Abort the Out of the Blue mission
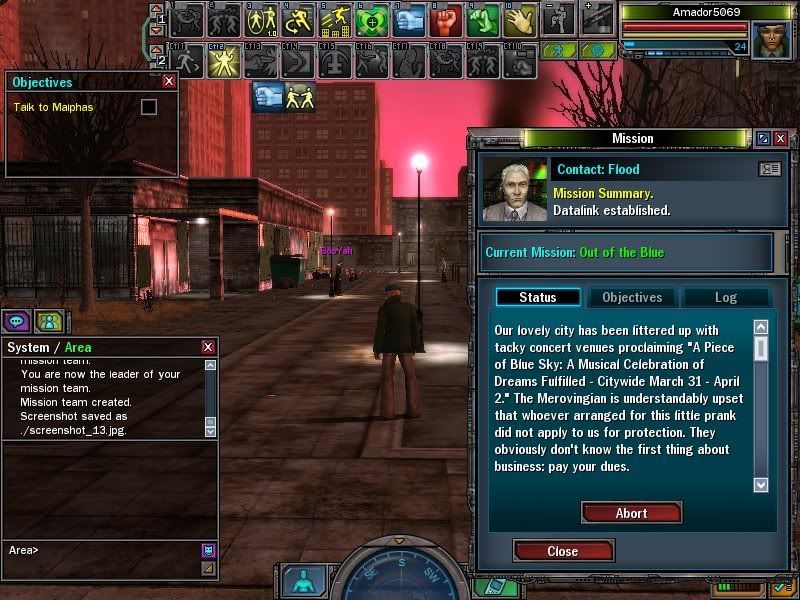This screenshot has width=800, height=600. (631, 513)
